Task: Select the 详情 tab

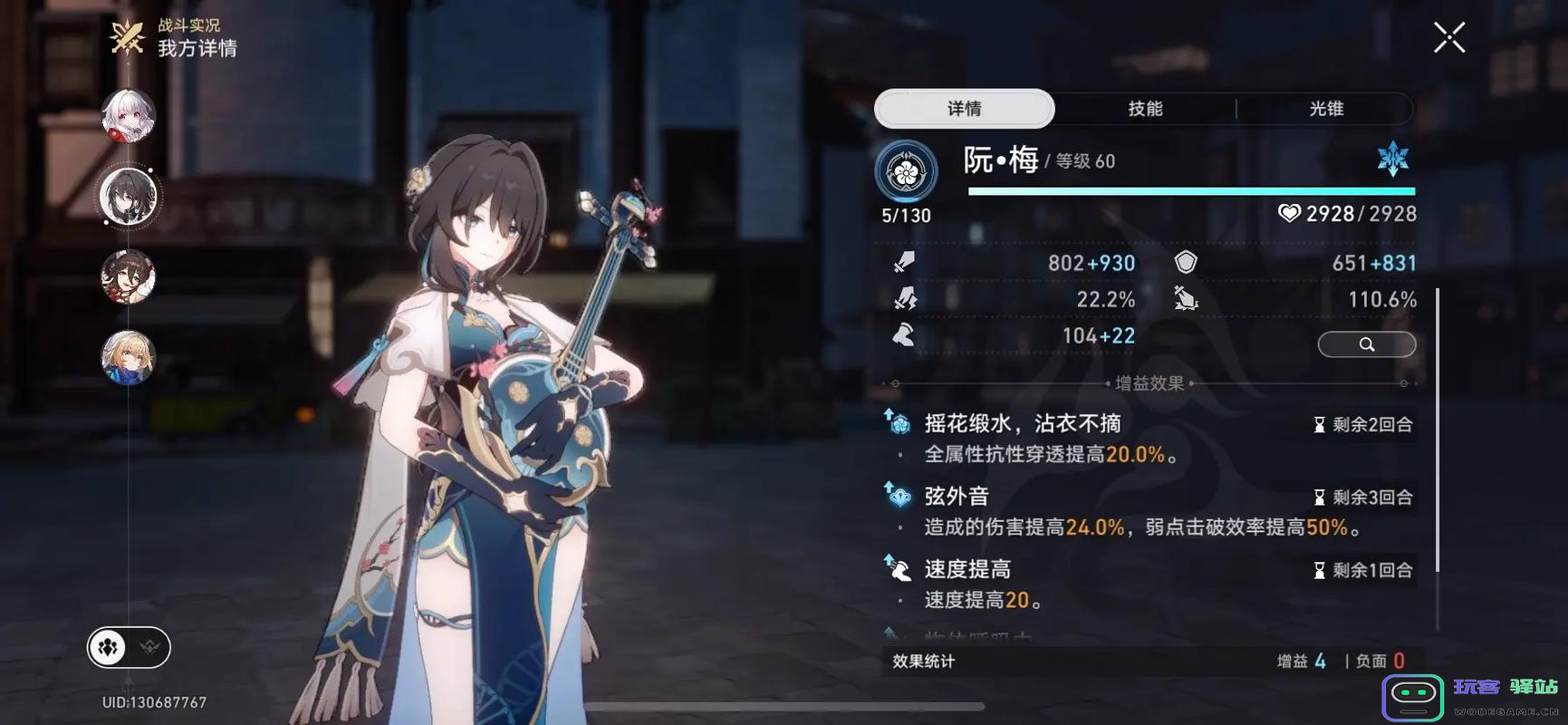Action: point(965,109)
